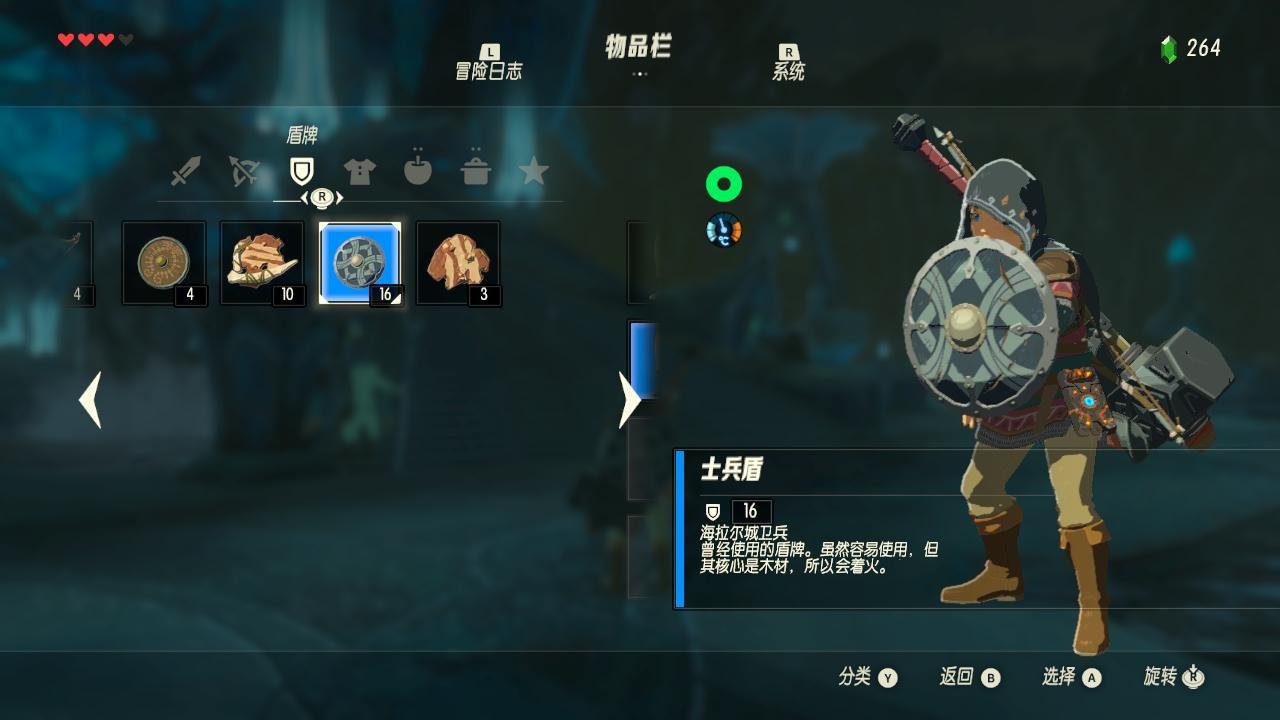Open the cooking pot food category
This screenshot has width=1280, height=720.
coord(477,170)
